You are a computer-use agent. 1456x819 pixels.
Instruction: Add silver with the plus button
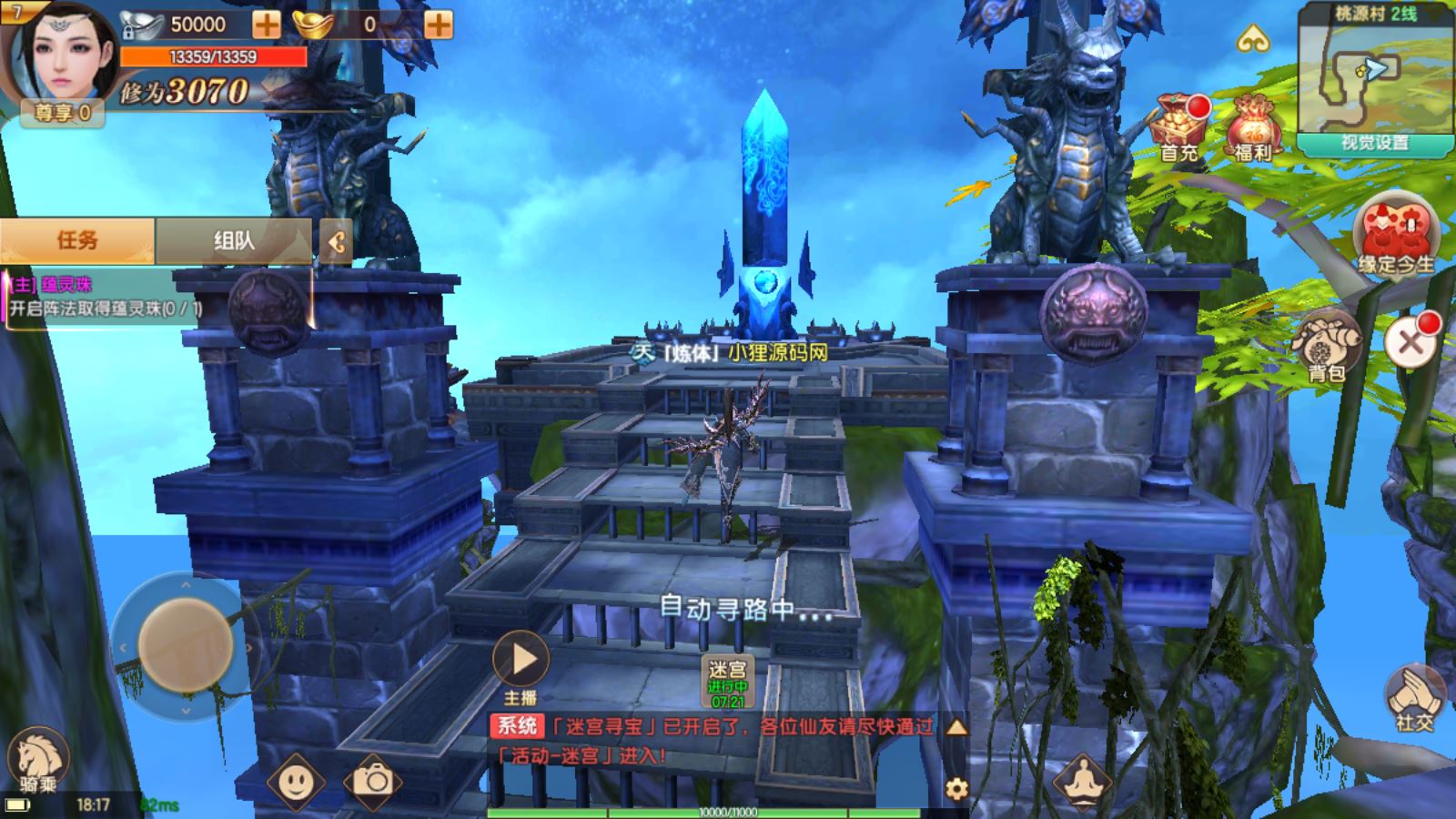pos(267,25)
